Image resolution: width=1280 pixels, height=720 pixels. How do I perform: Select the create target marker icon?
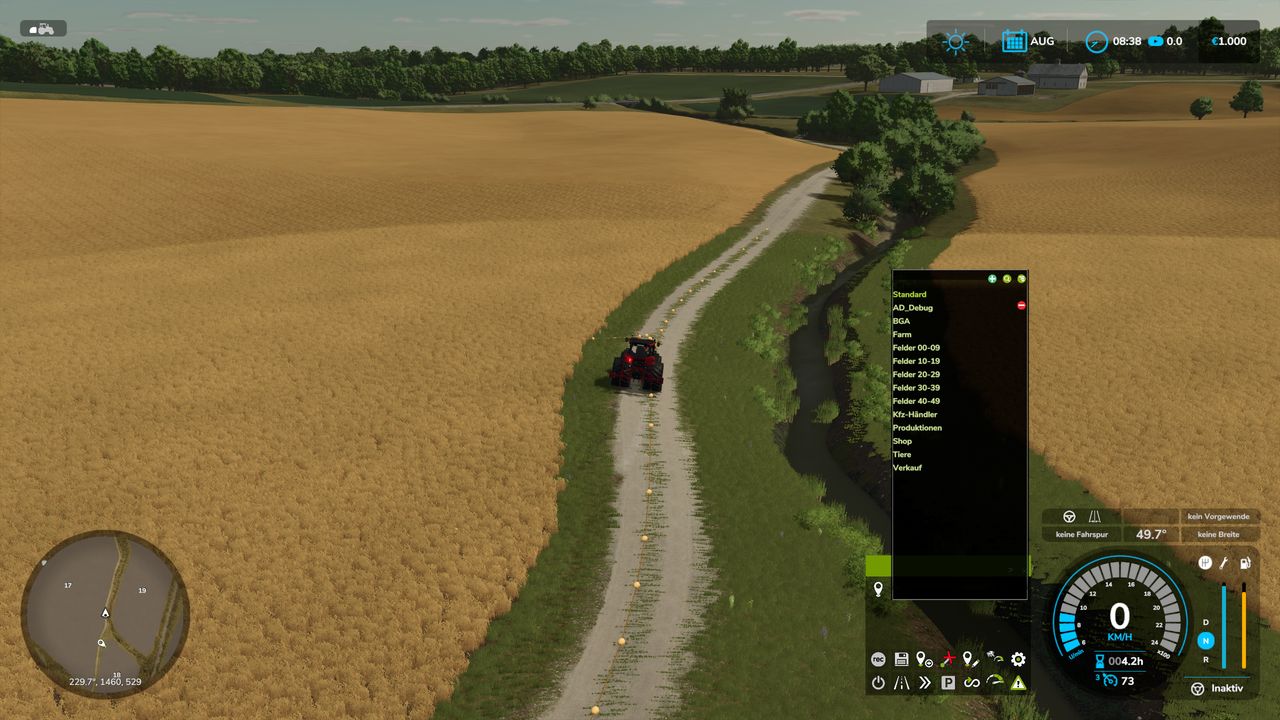coord(924,660)
